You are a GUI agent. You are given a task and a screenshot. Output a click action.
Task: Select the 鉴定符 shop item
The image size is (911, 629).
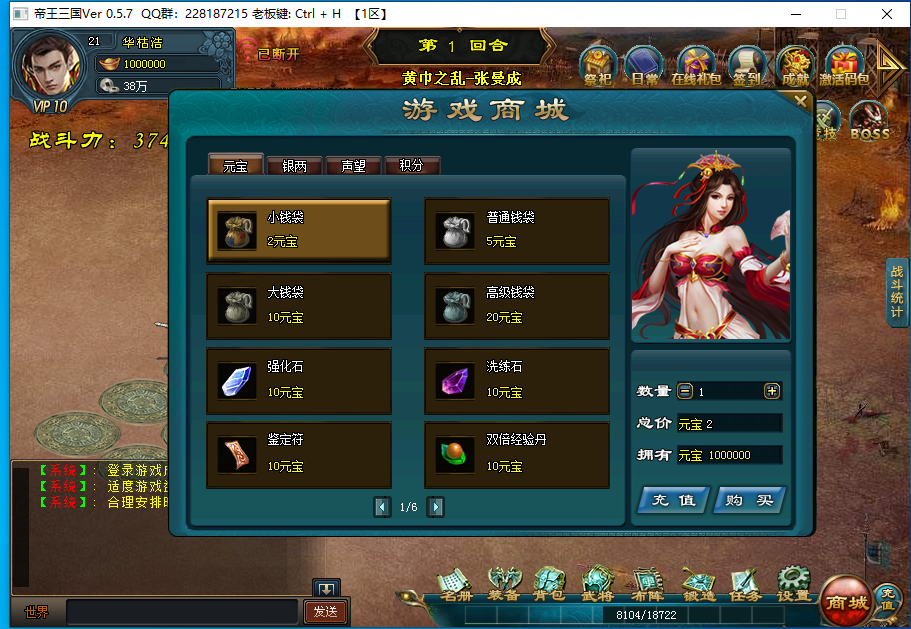(x=299, y=455)
